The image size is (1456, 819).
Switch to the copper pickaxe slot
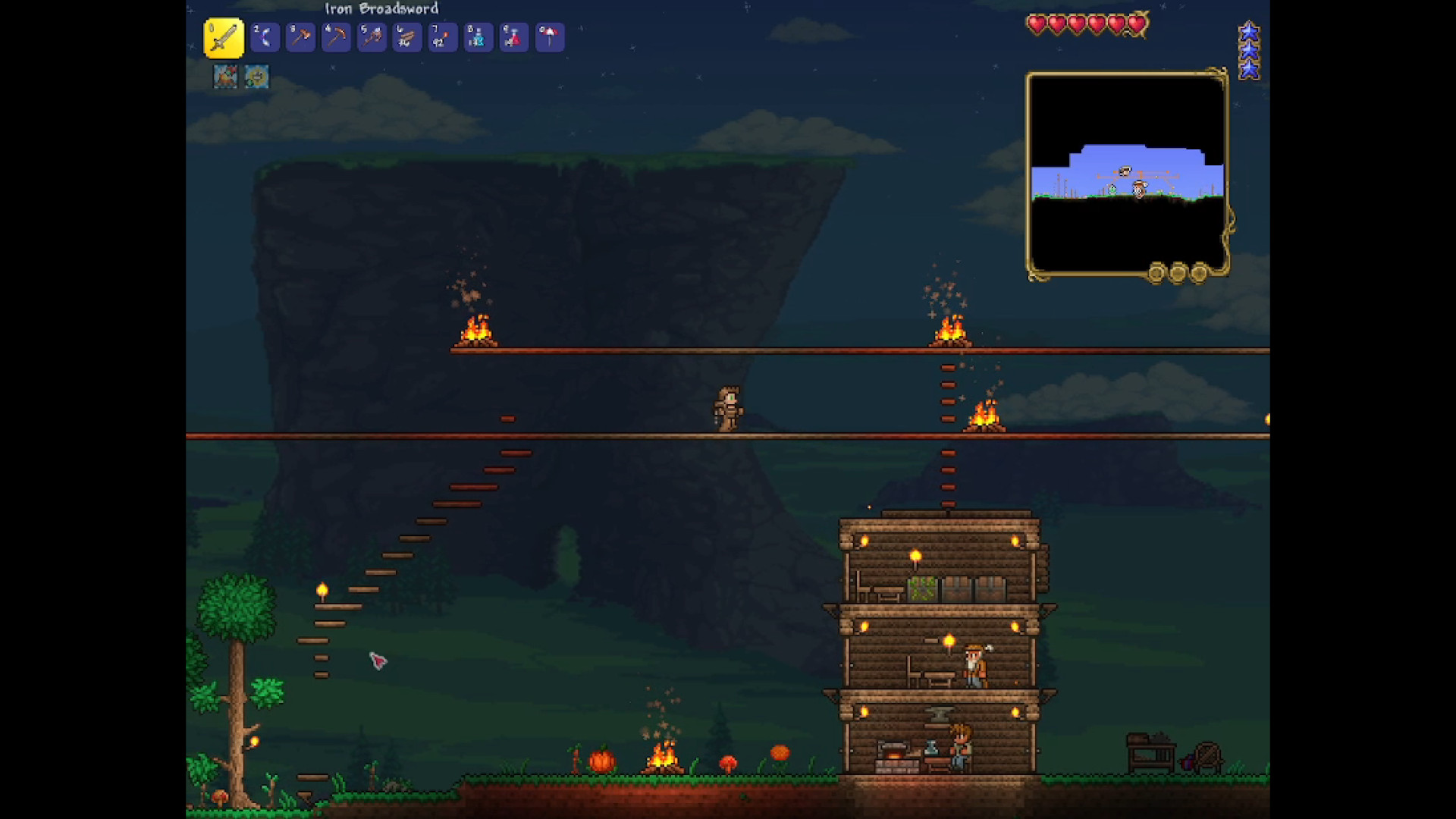(x=336, y=37)
